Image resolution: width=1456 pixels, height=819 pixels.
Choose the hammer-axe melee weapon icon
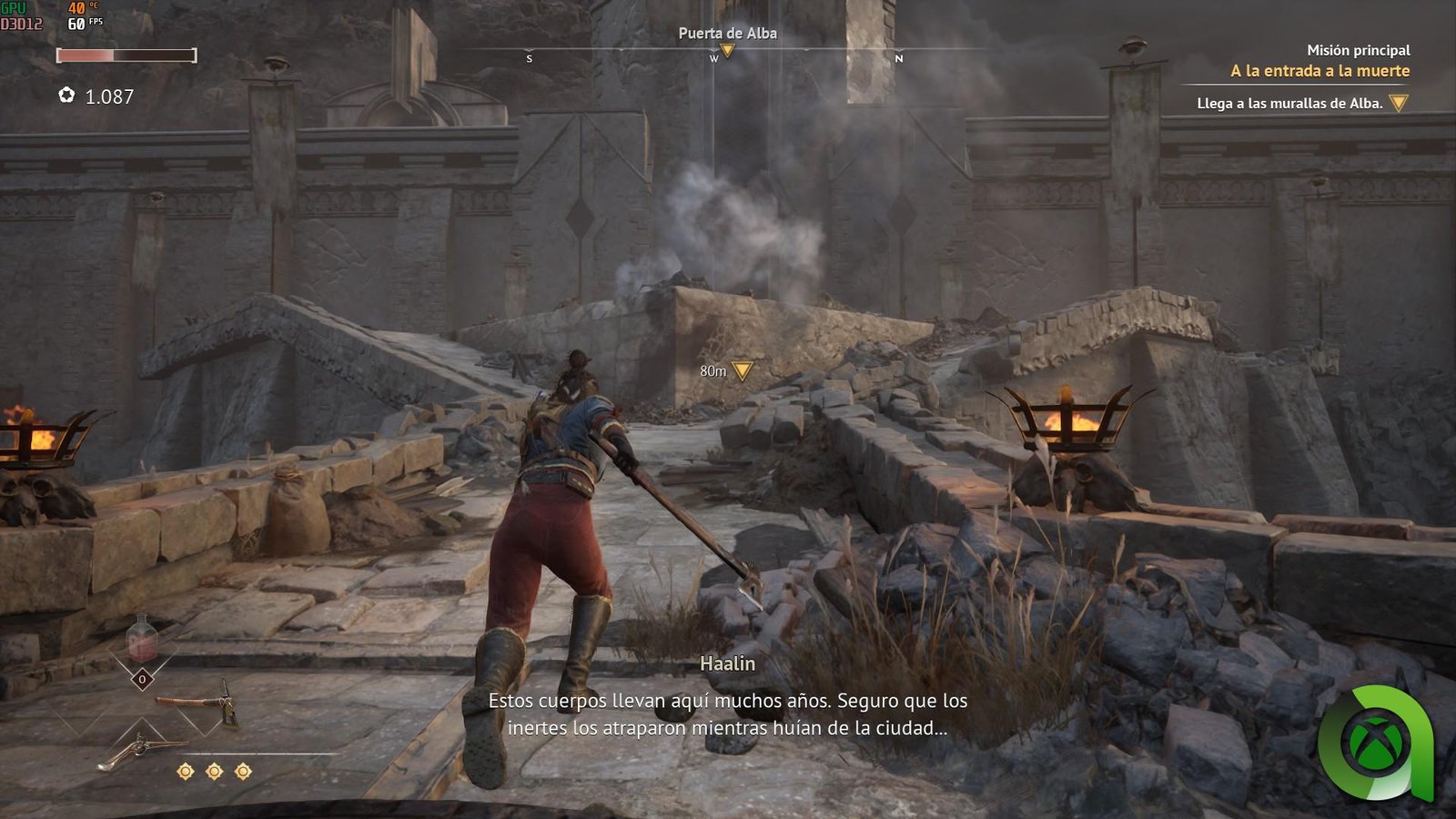click(198, 703)
